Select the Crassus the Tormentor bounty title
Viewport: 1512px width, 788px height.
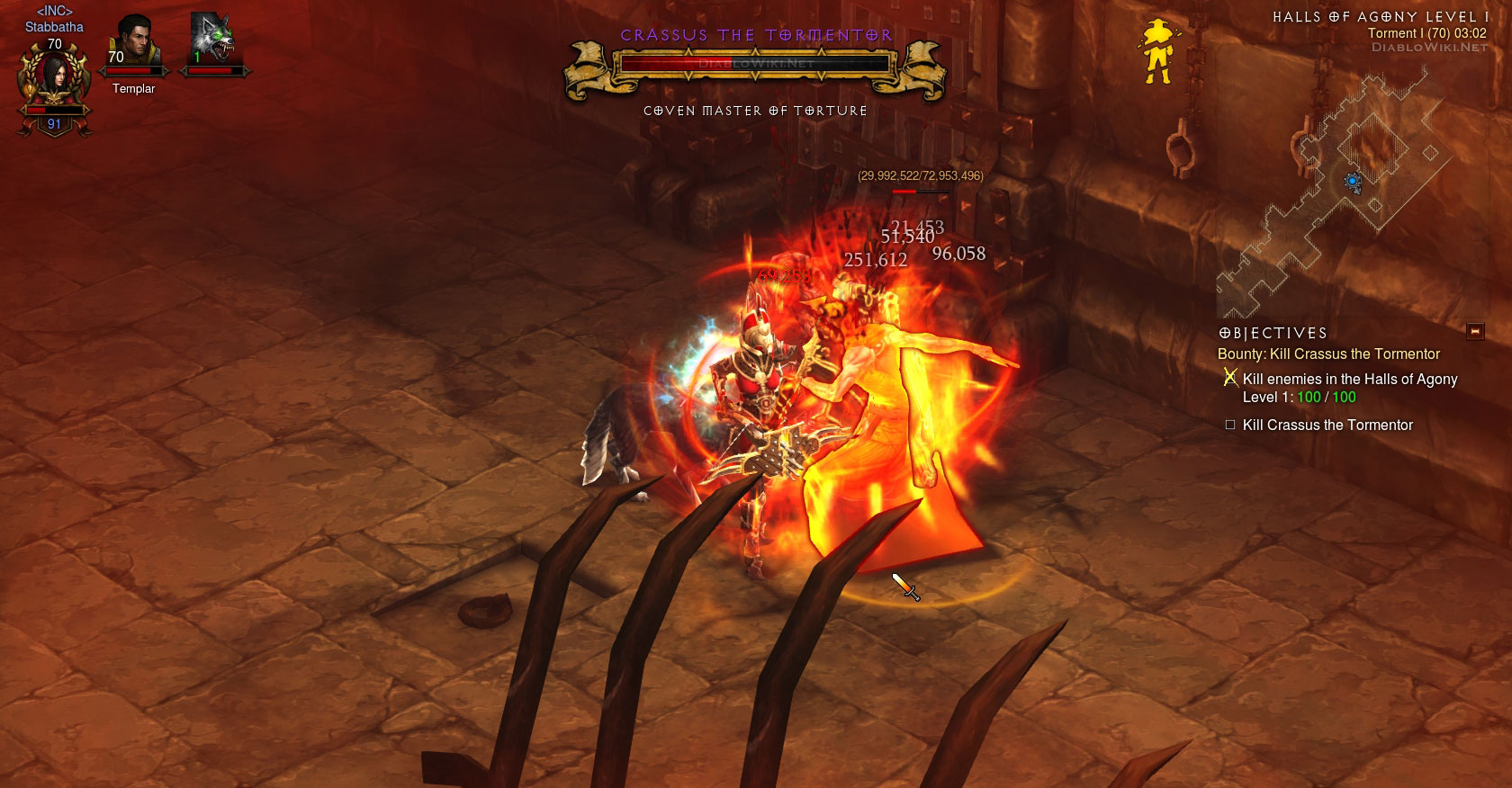[x=1328, y=354]
